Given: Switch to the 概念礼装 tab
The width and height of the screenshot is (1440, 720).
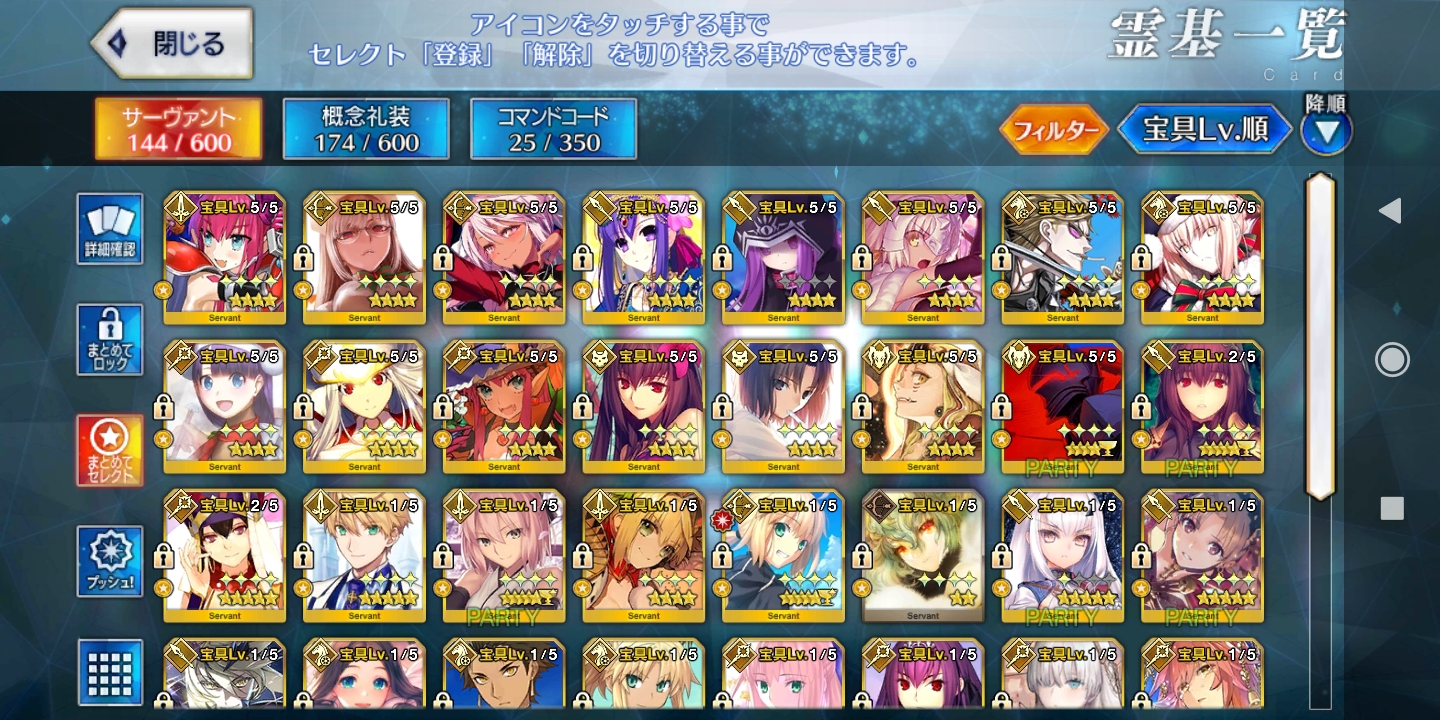Looking at the screenshot, I should [365, 128].
